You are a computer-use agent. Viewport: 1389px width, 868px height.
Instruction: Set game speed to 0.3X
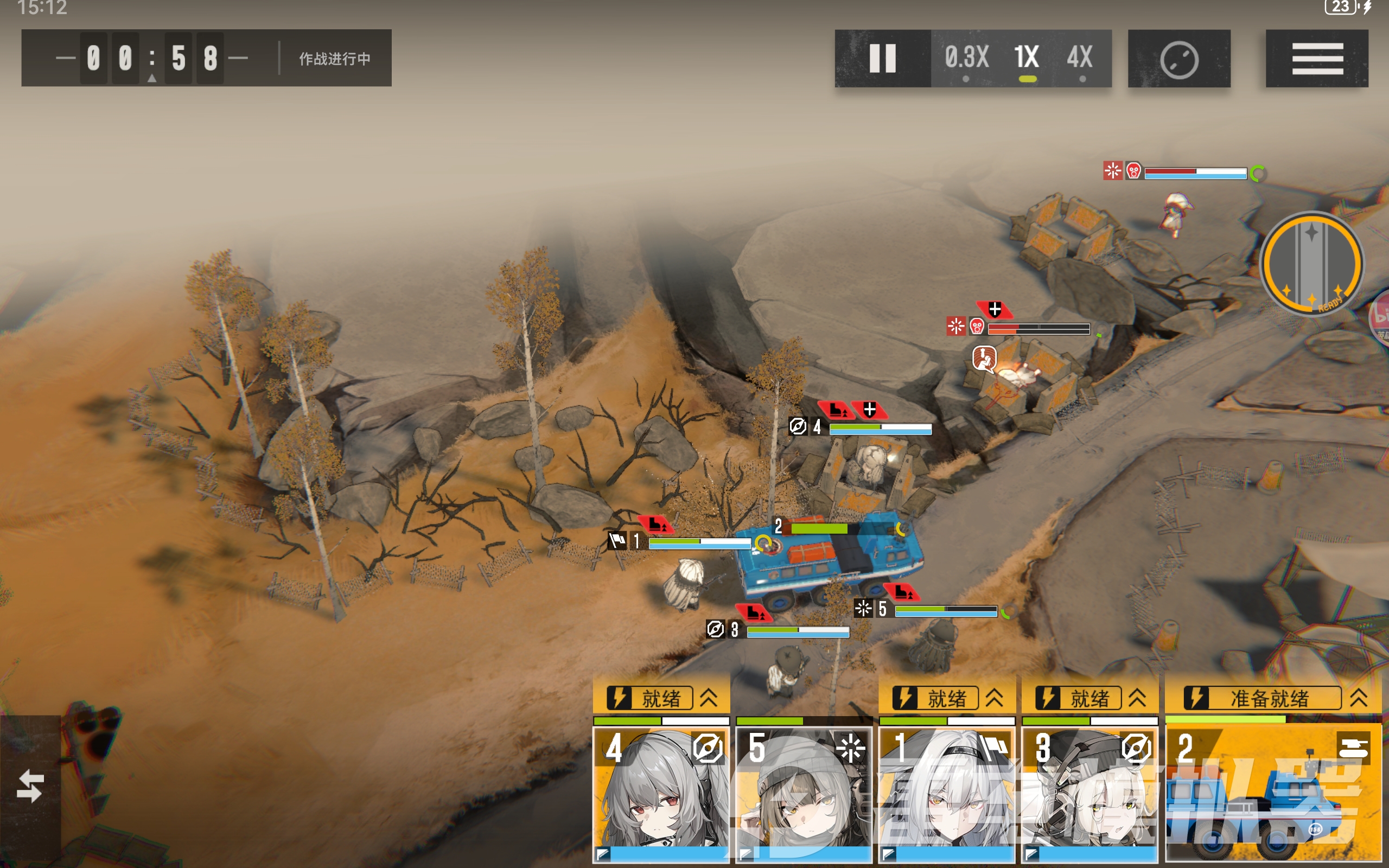[x=966, y=59]
